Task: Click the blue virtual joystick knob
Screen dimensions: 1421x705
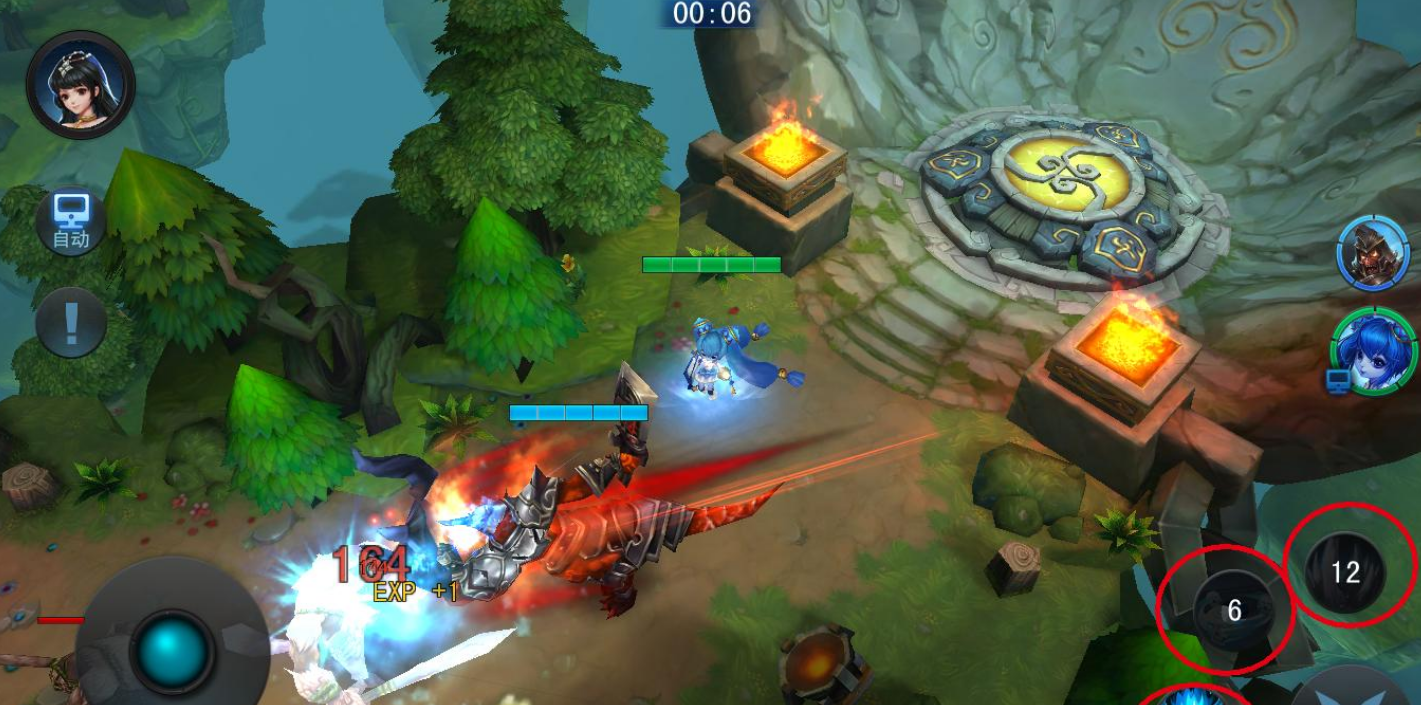Action: pos(172,650)
